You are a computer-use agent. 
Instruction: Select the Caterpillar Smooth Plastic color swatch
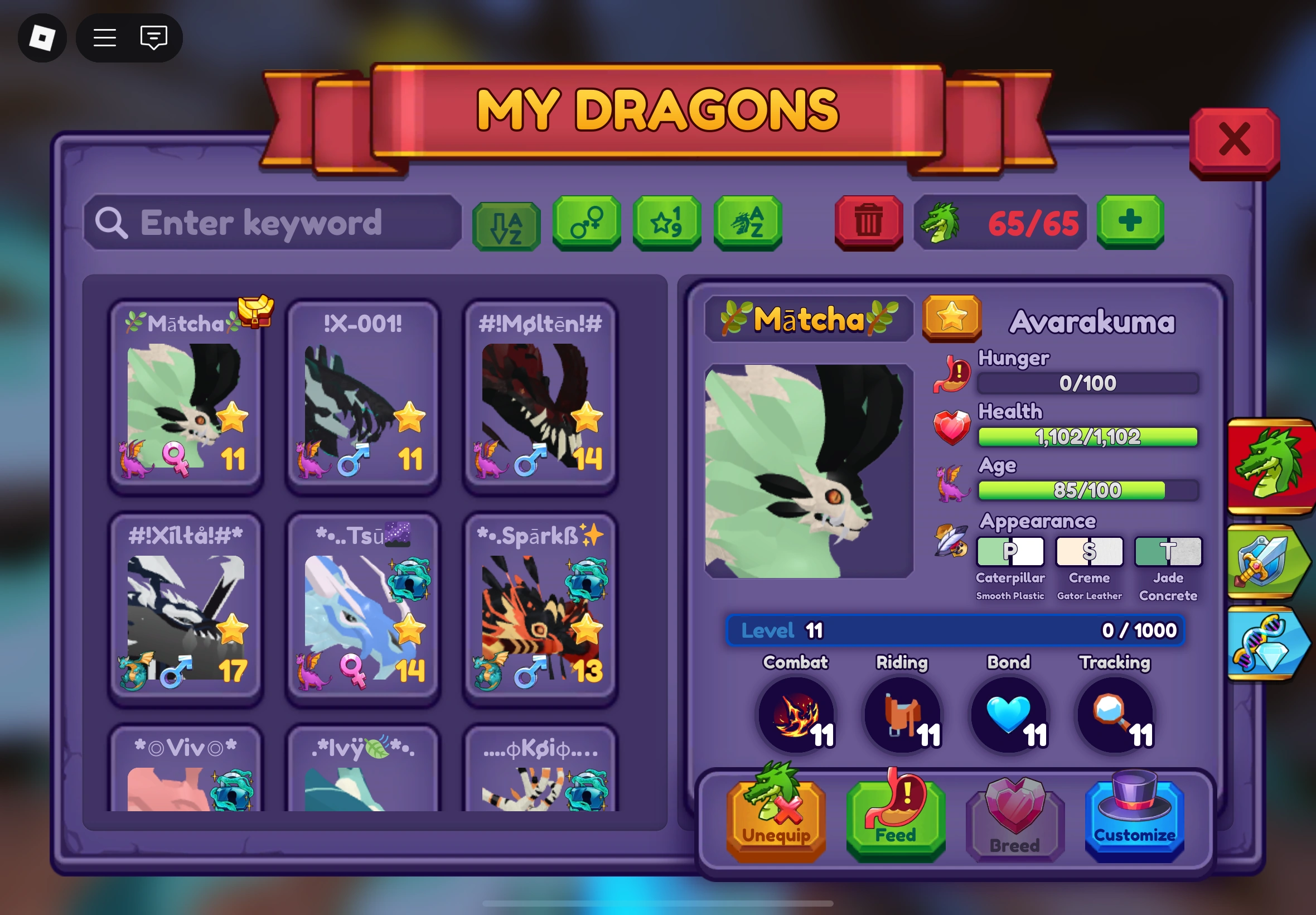point(1010,550)
